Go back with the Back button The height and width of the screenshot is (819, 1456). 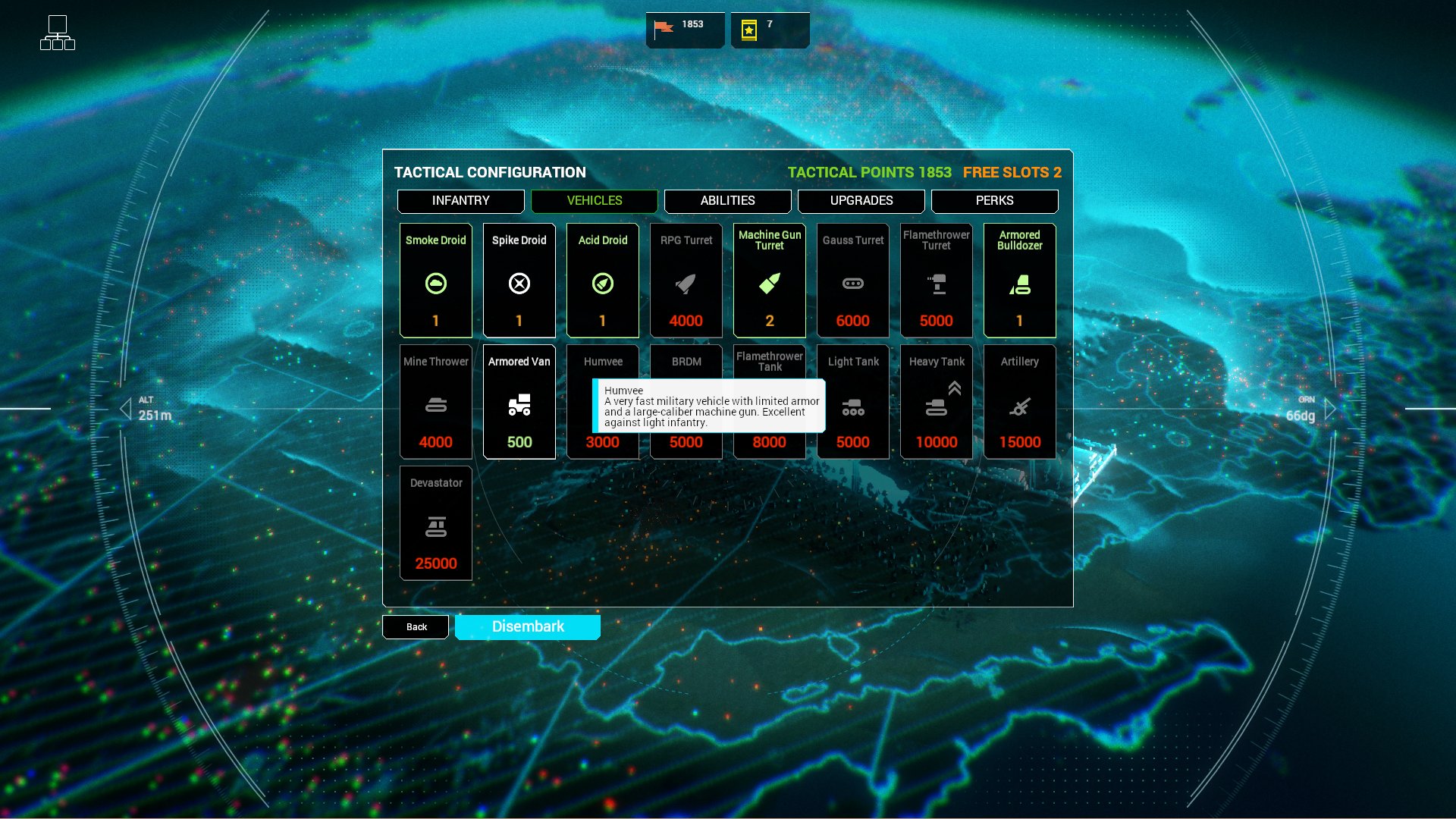416,627
